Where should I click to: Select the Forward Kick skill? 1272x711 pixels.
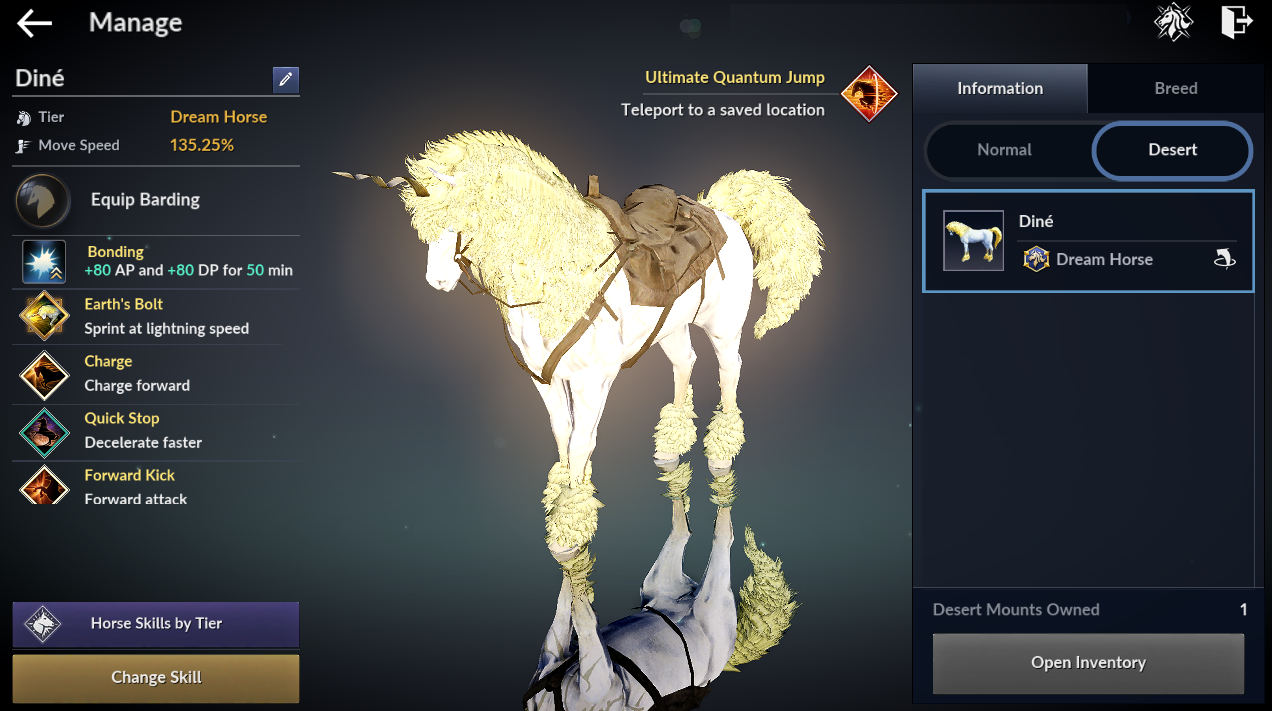pos(44,484)
